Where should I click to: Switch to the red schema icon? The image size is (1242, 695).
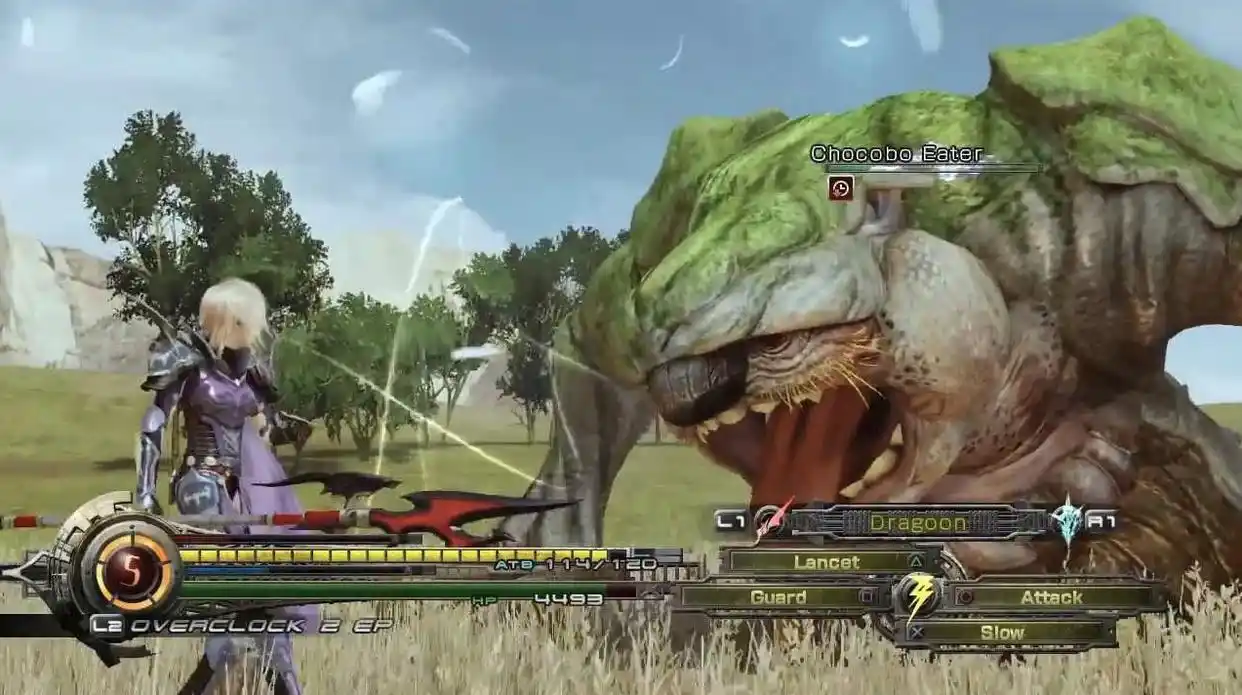(771, 520)
